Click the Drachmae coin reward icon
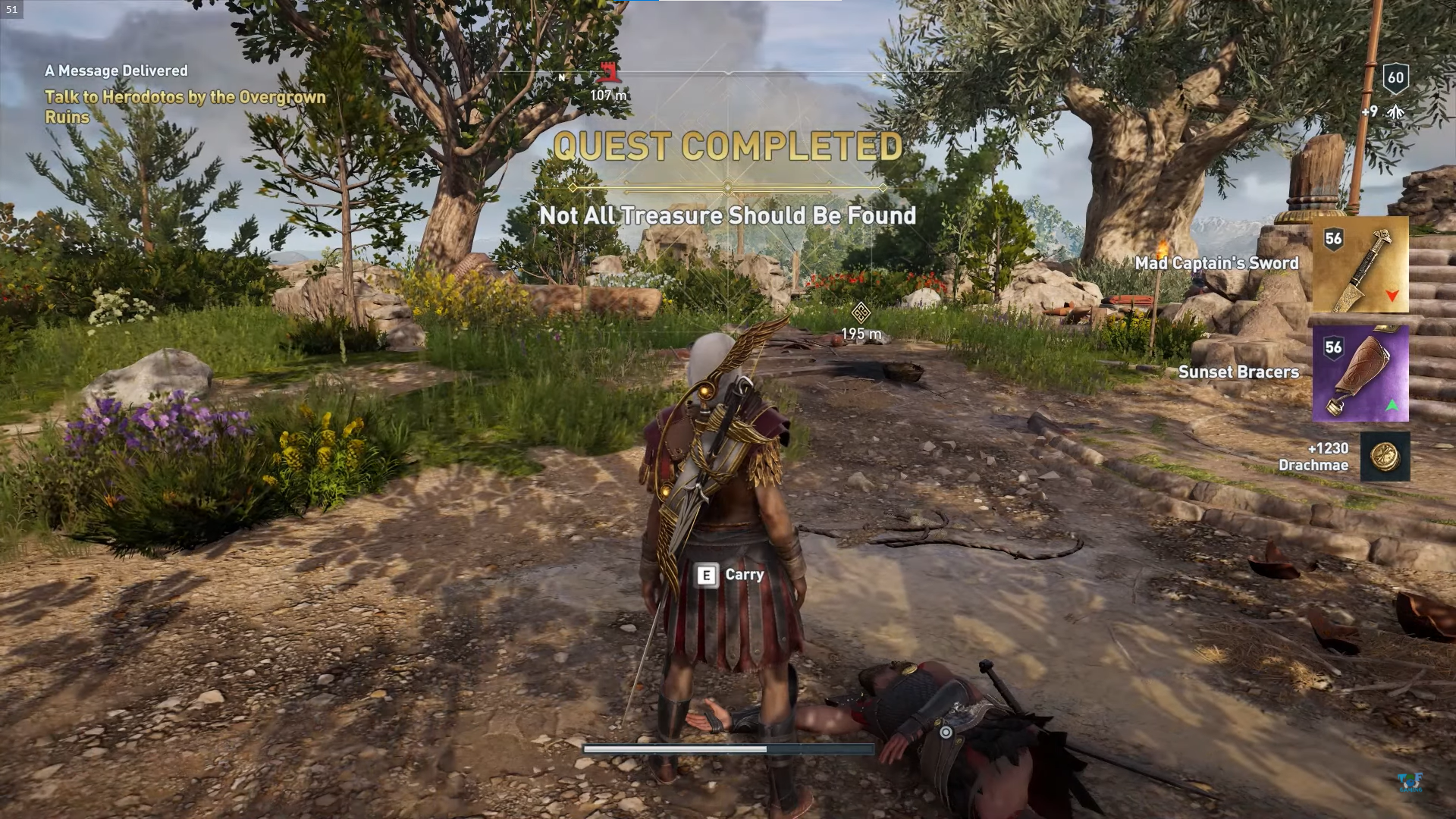Screen dimensions: 1456x819 point(1385,457)
